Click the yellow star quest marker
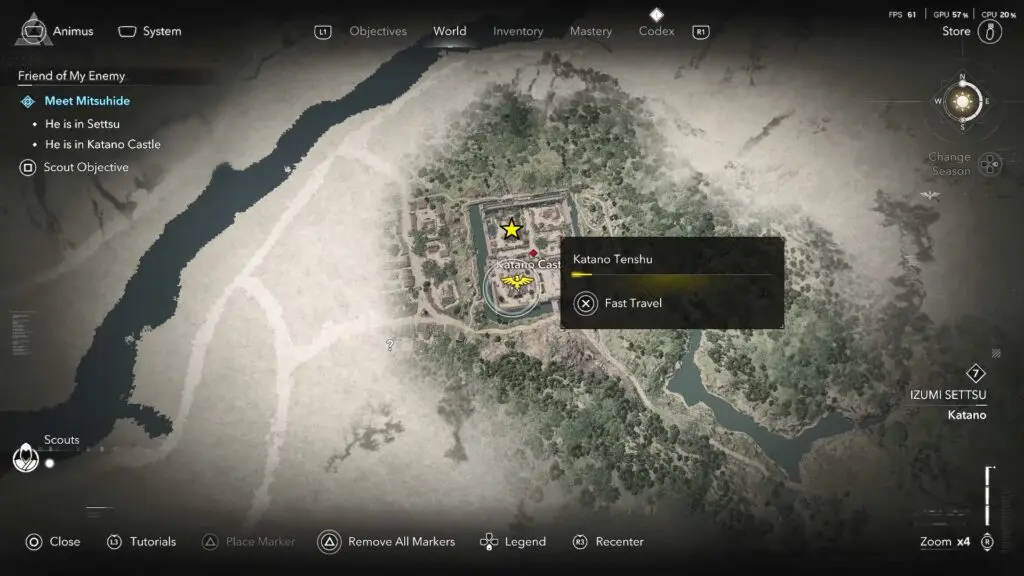The image size is (1024, 576). coord(511,229)
